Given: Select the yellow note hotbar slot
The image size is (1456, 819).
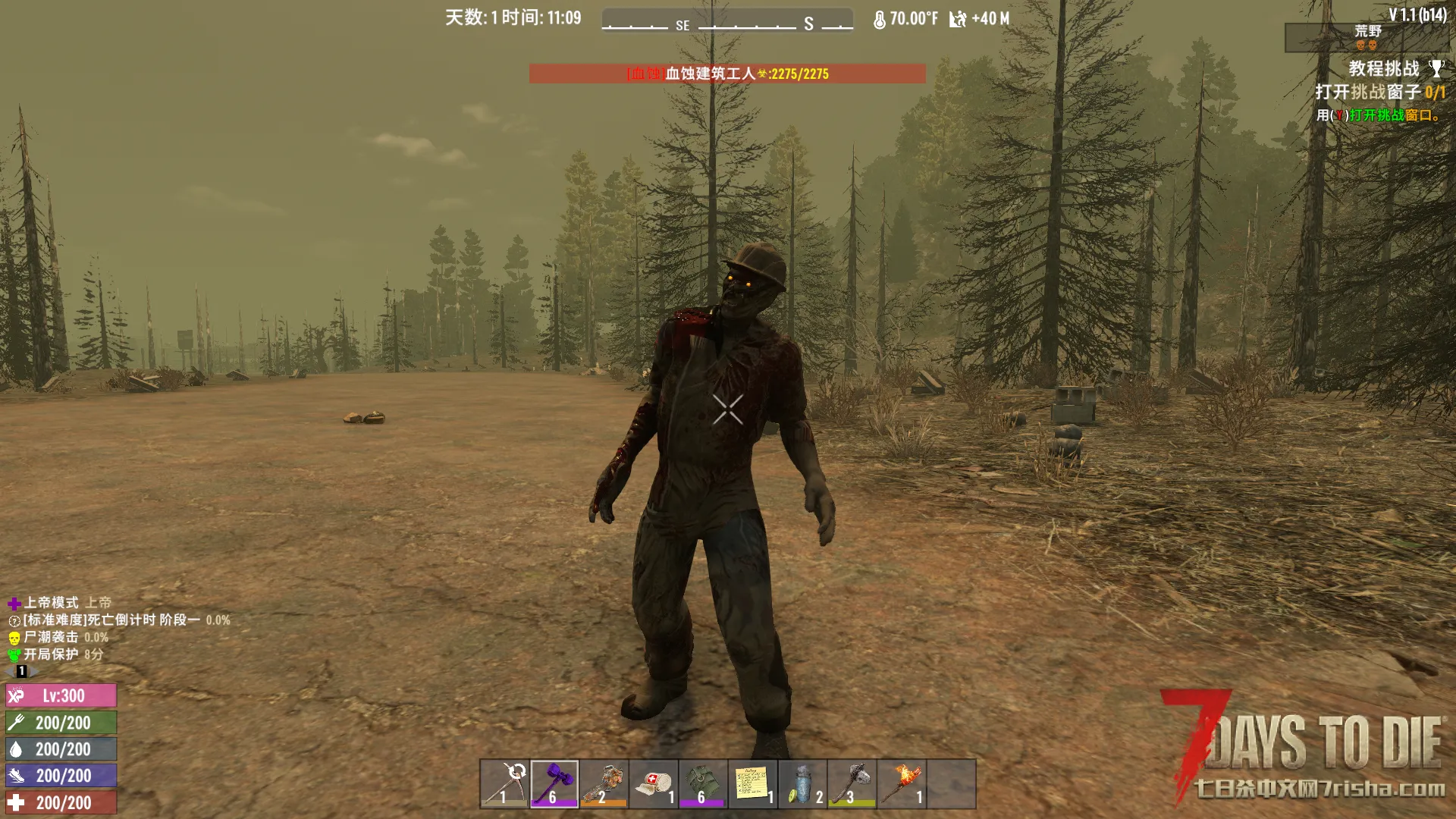Looking at the screenshot, I should [752, 783].
